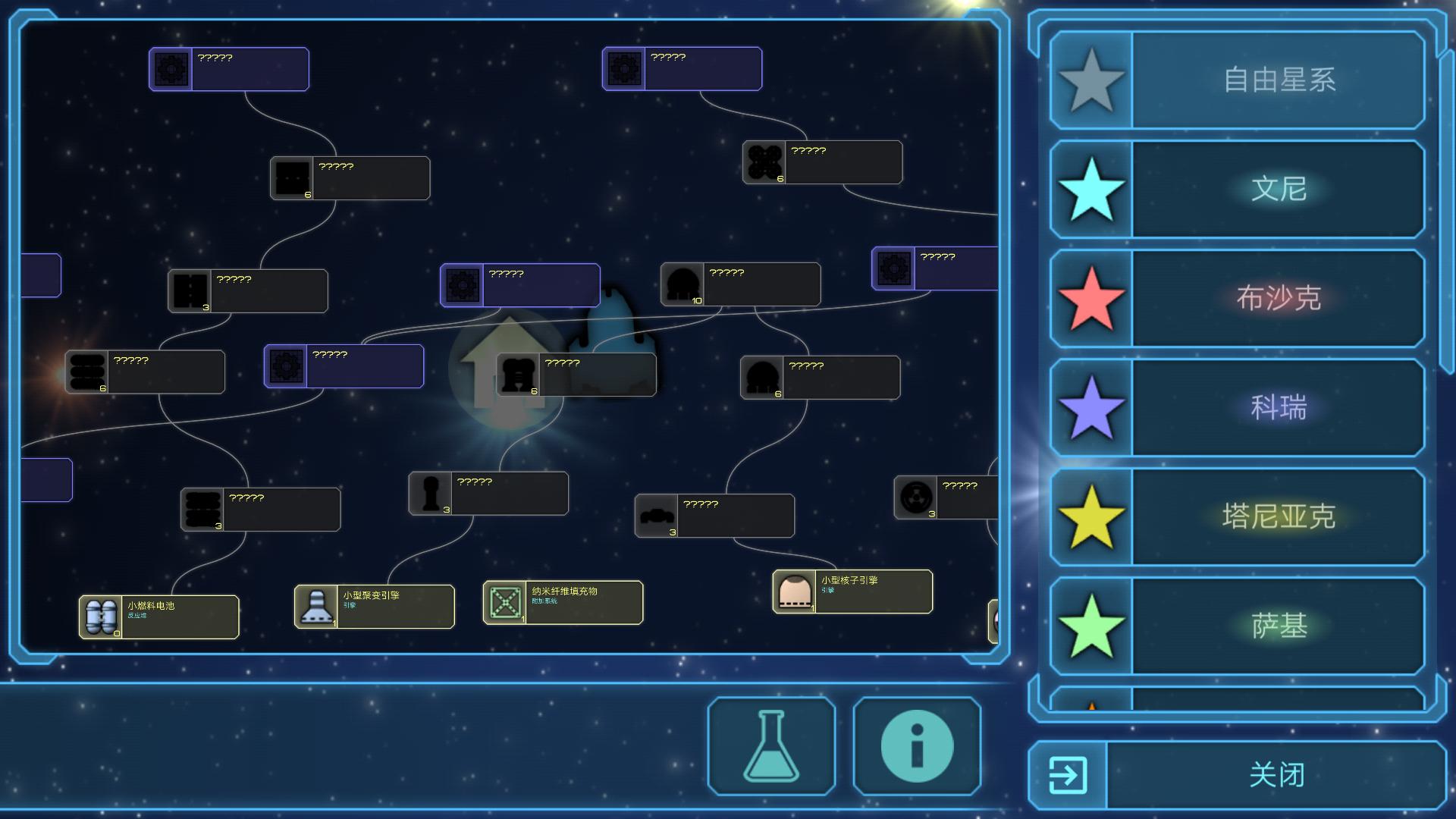Show details with the info button
This screenshot has width=1456, height=819.
click(917, 746)
